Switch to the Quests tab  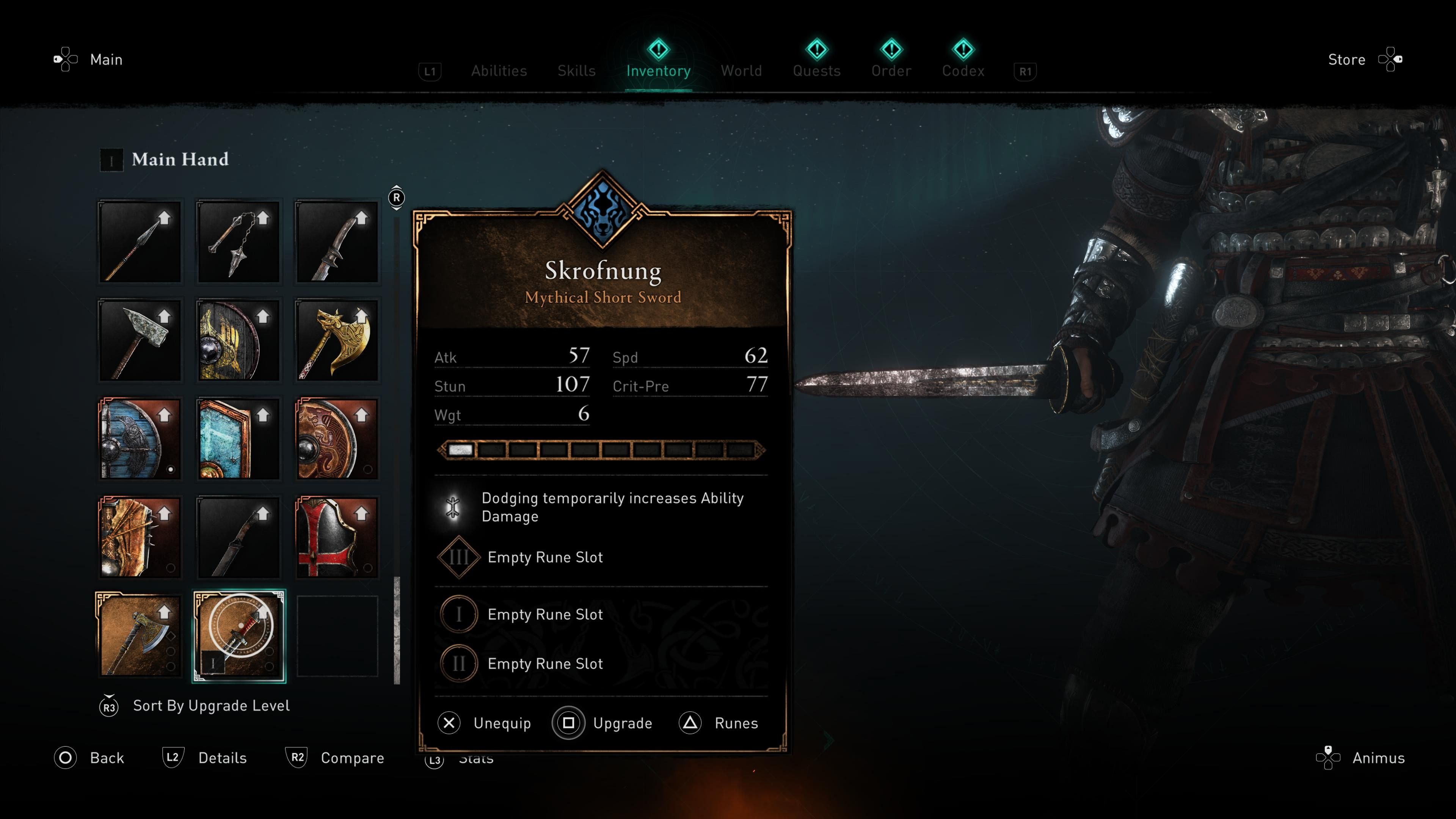click(816, 71)
